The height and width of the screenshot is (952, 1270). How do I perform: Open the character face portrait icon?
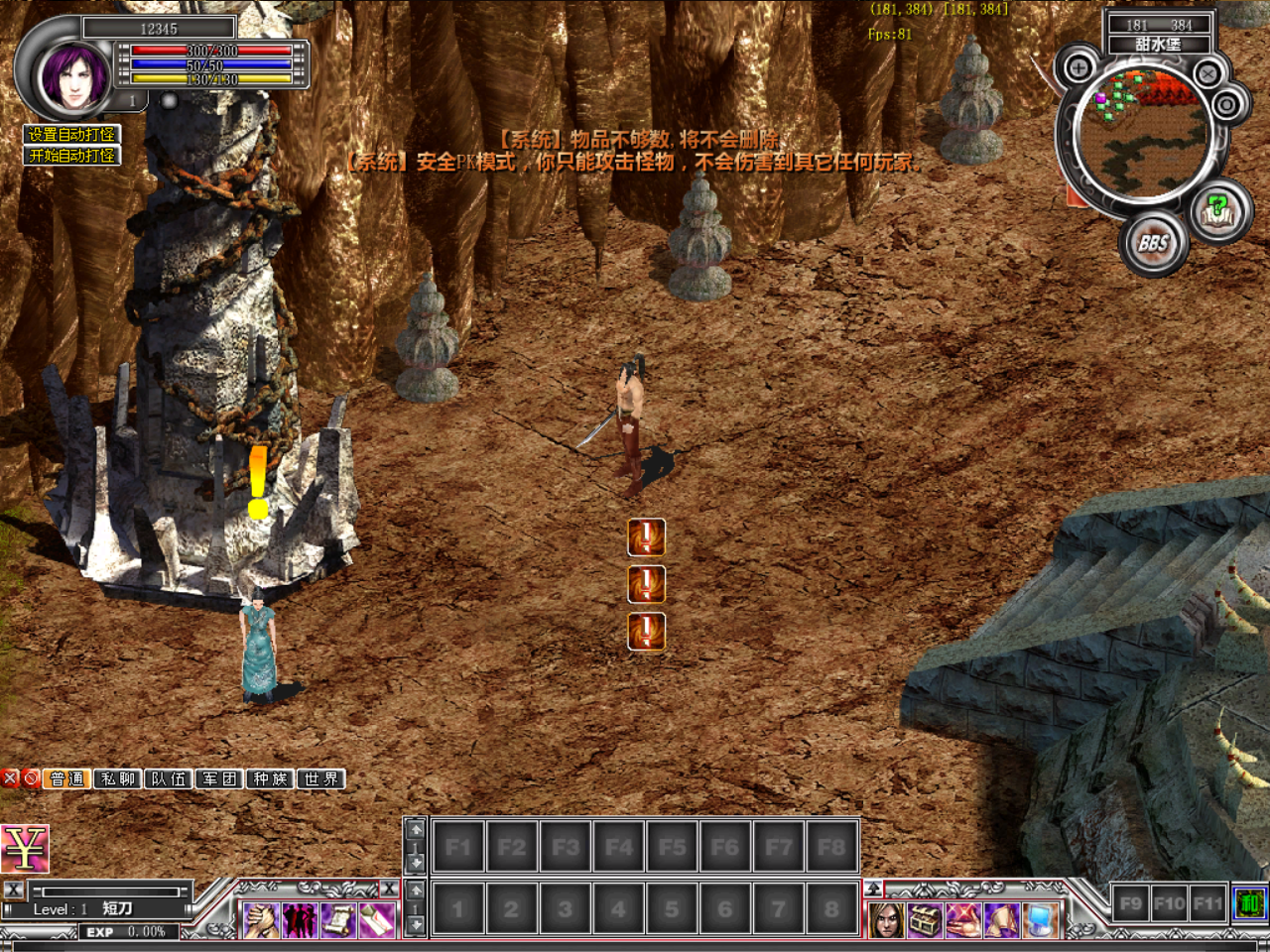pos(886,920)
